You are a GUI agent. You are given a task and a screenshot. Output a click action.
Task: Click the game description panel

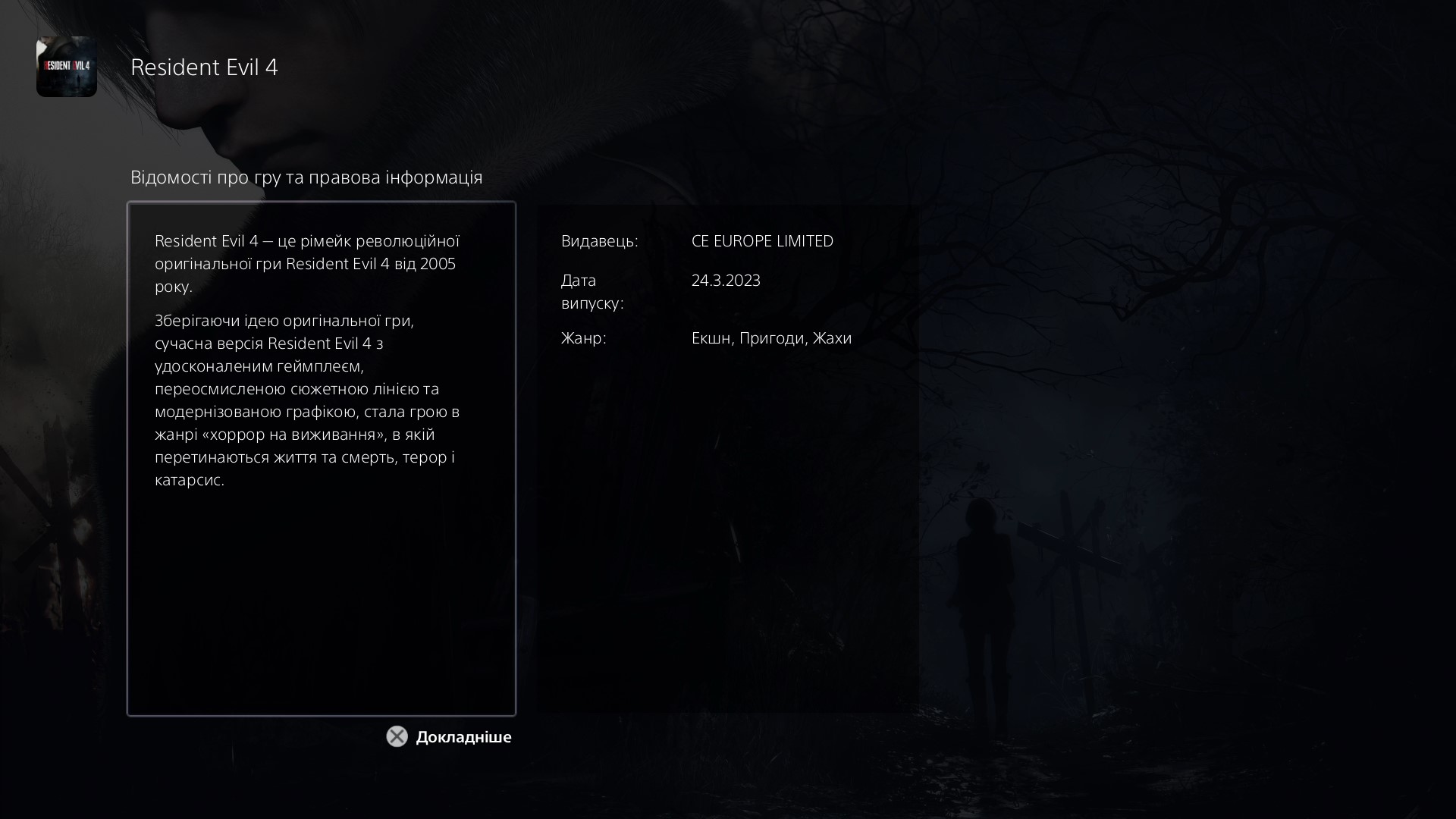tap(322, 457)
